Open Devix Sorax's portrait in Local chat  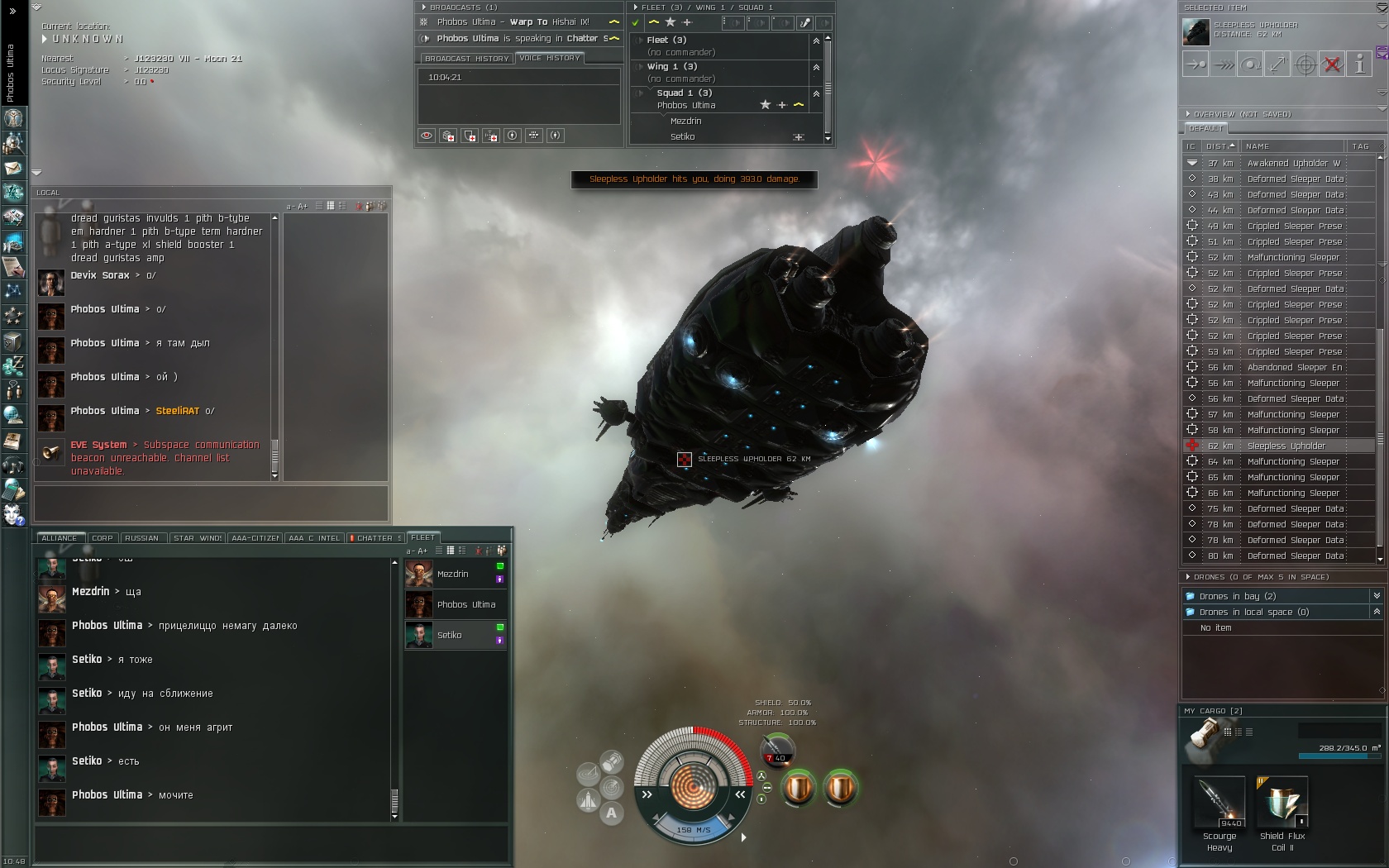[x=51, y=284]
